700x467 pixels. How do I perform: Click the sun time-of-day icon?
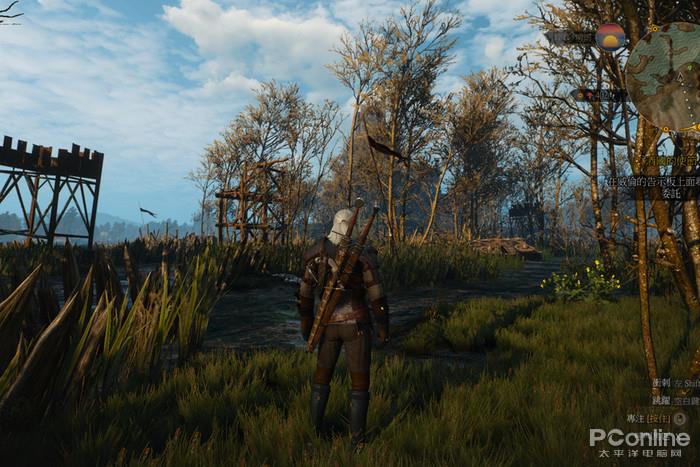610,38
